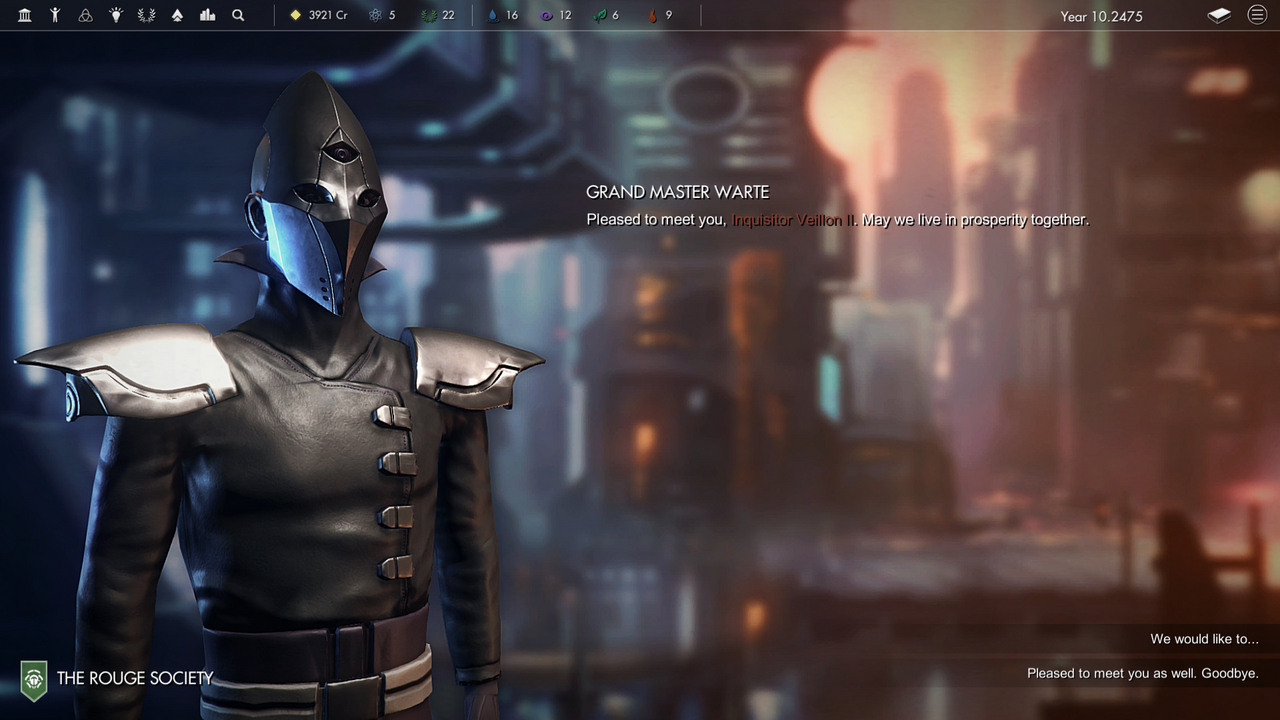Open the empire overview via the temple icon
Viewport: 1280px width, 720px height.
(24, 15)
